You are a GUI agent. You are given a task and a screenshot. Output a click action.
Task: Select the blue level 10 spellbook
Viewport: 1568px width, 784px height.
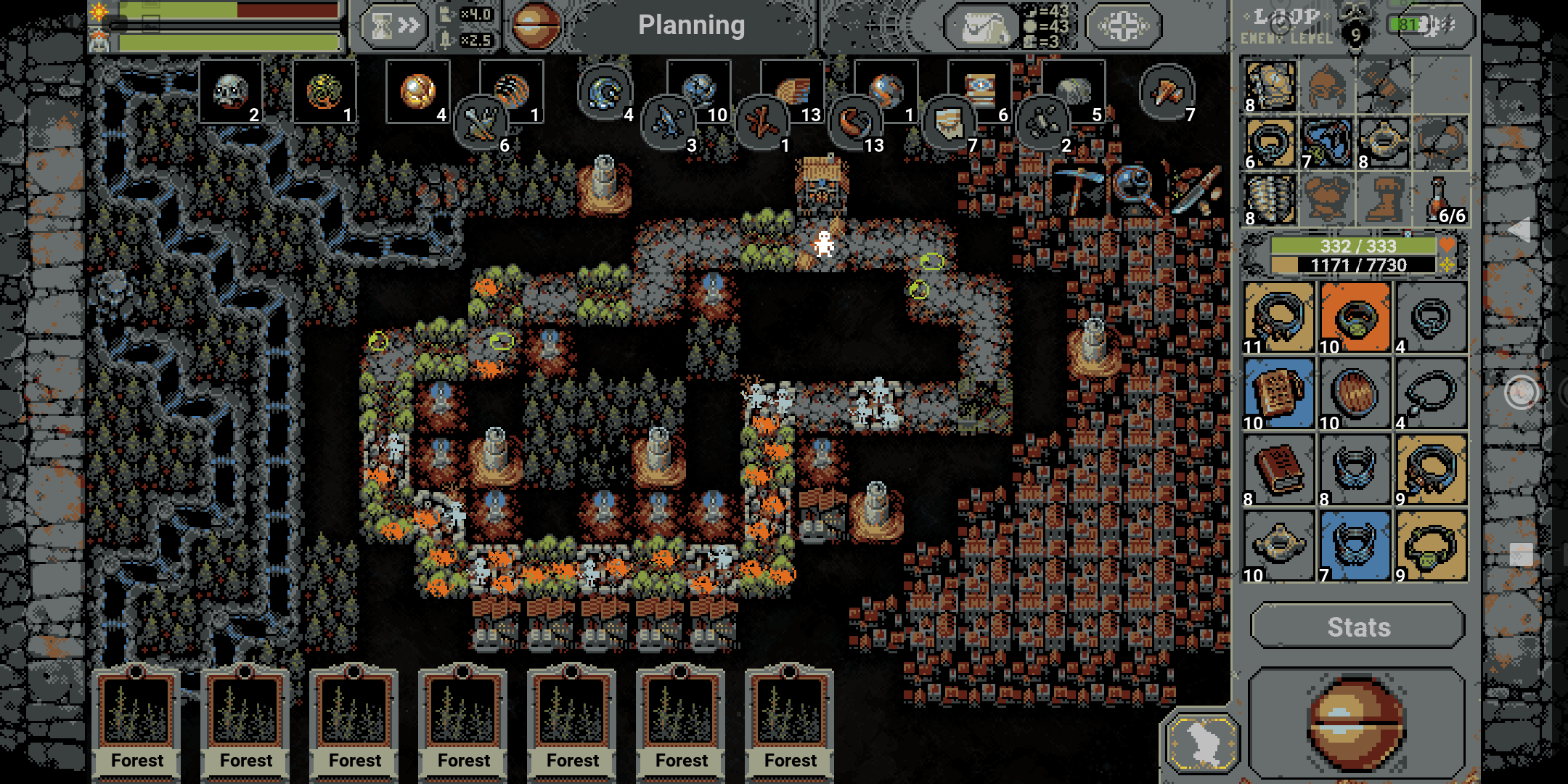pyautogui.click(x=1279, y=393)
